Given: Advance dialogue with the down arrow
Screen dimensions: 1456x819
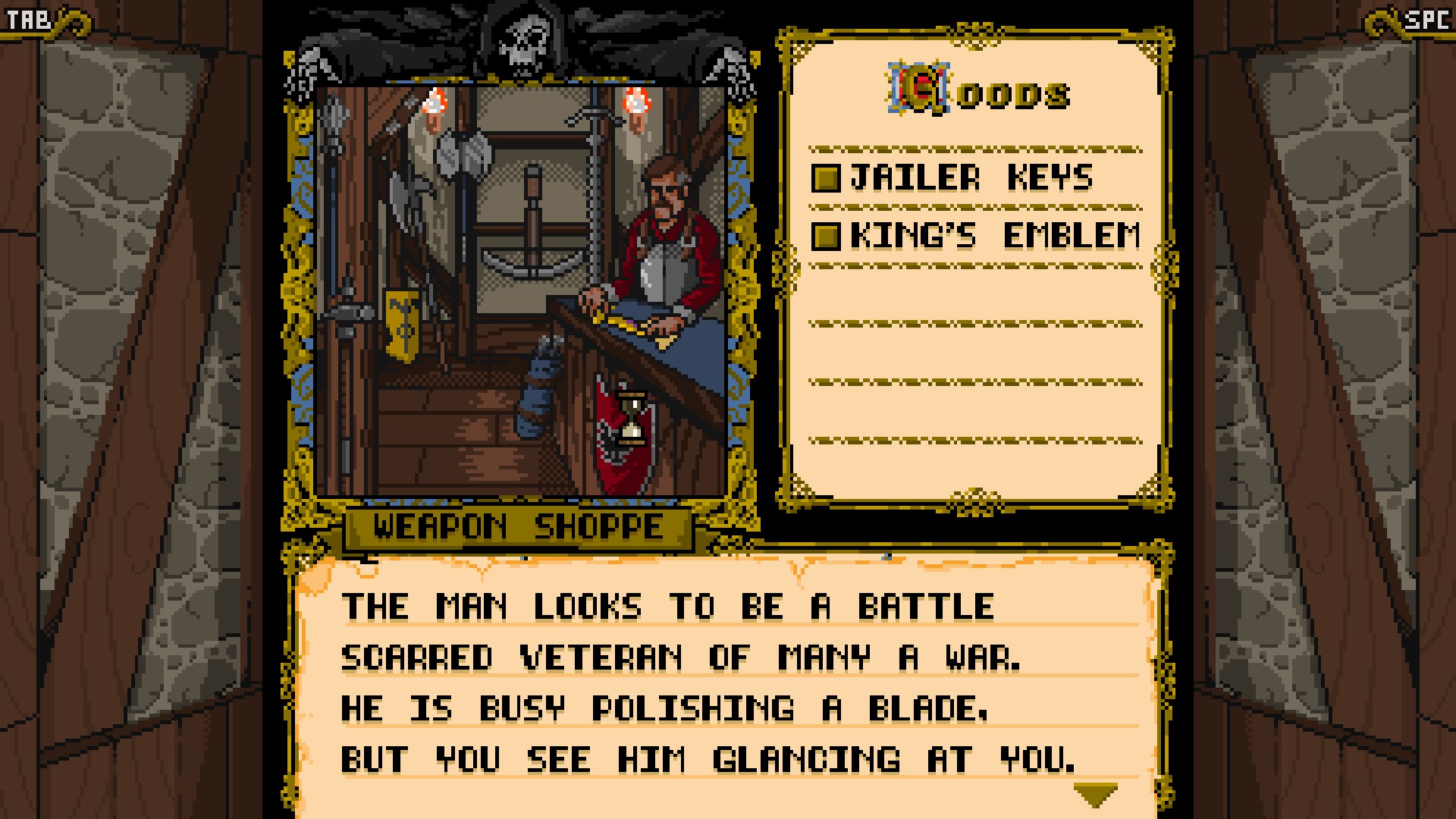Looking at the screenshot, I should point(1096,794).
